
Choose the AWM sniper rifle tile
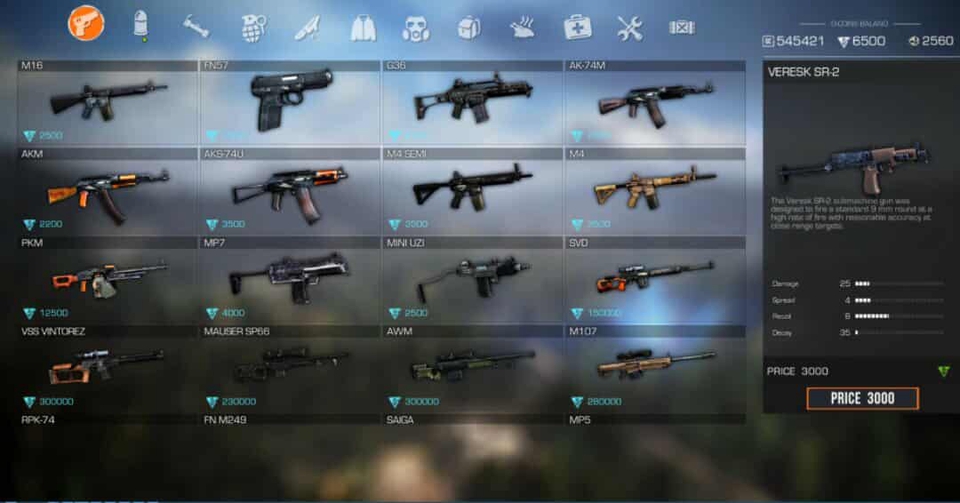tap(472, 366)
